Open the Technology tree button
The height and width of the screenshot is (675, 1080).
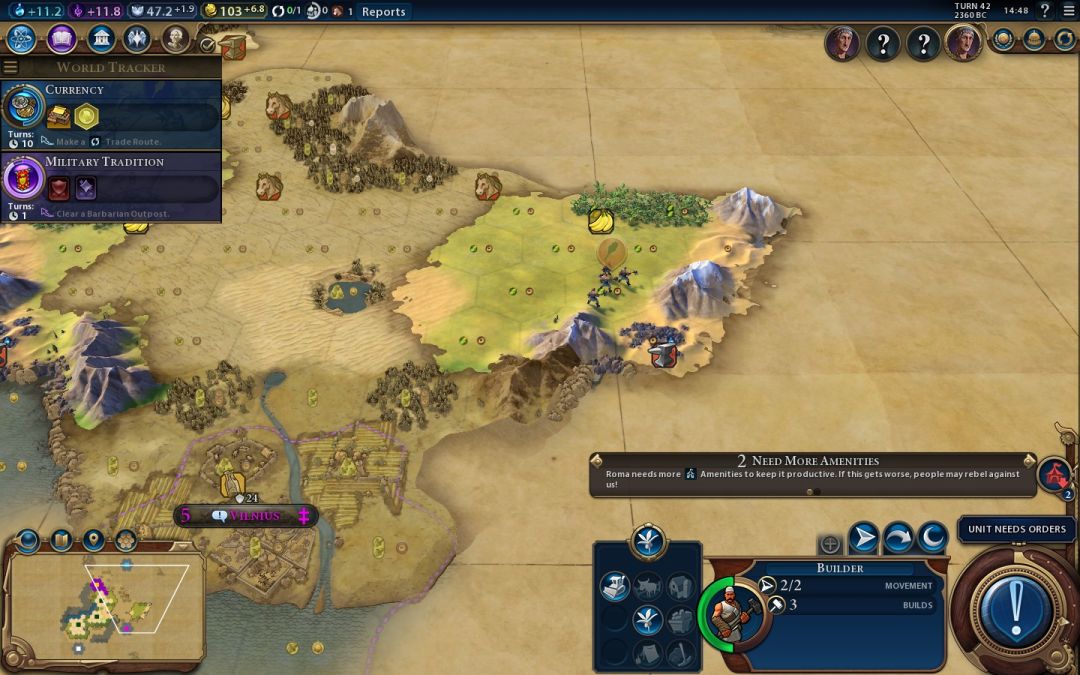[x=22, y=40]
